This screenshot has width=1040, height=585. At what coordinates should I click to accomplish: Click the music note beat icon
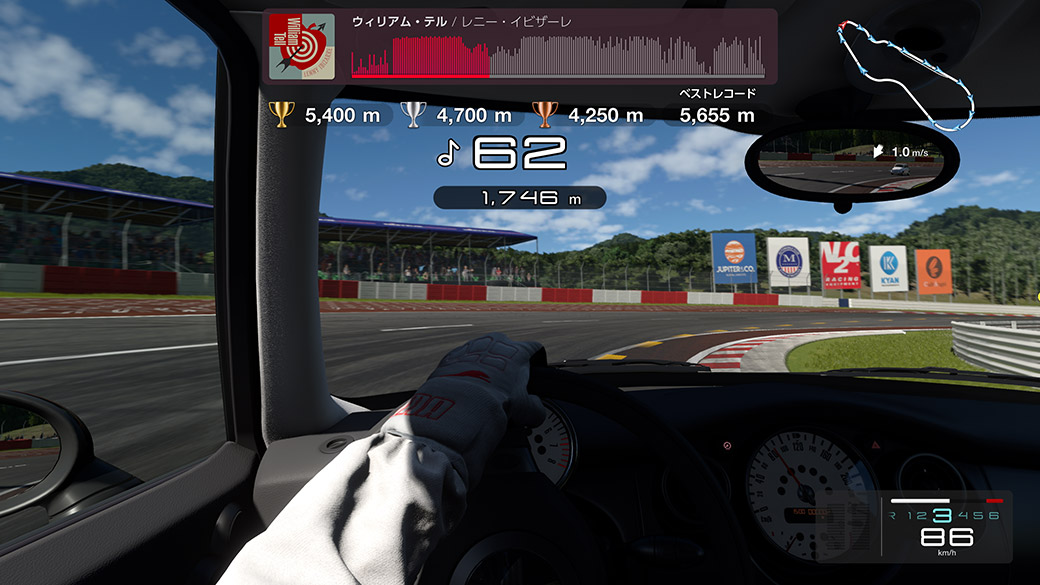pos(448,153)
